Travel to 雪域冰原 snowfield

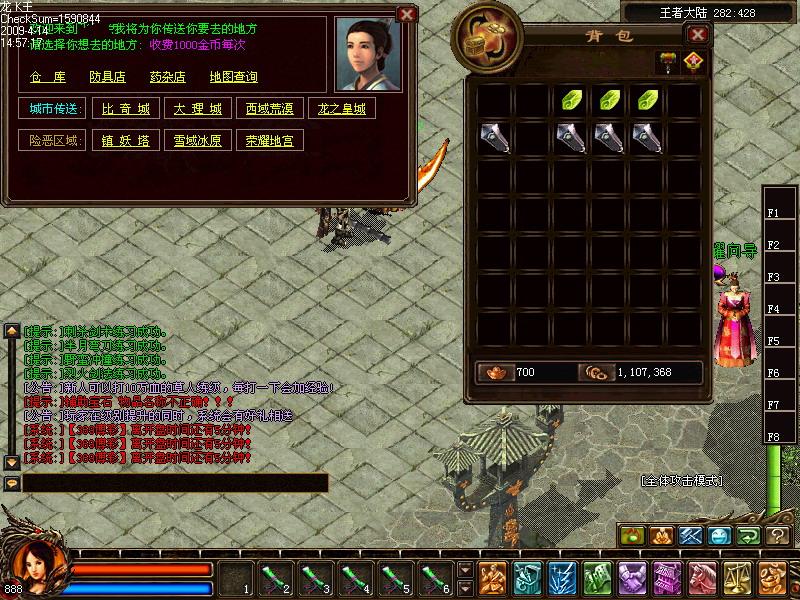(x=197, y=141)
